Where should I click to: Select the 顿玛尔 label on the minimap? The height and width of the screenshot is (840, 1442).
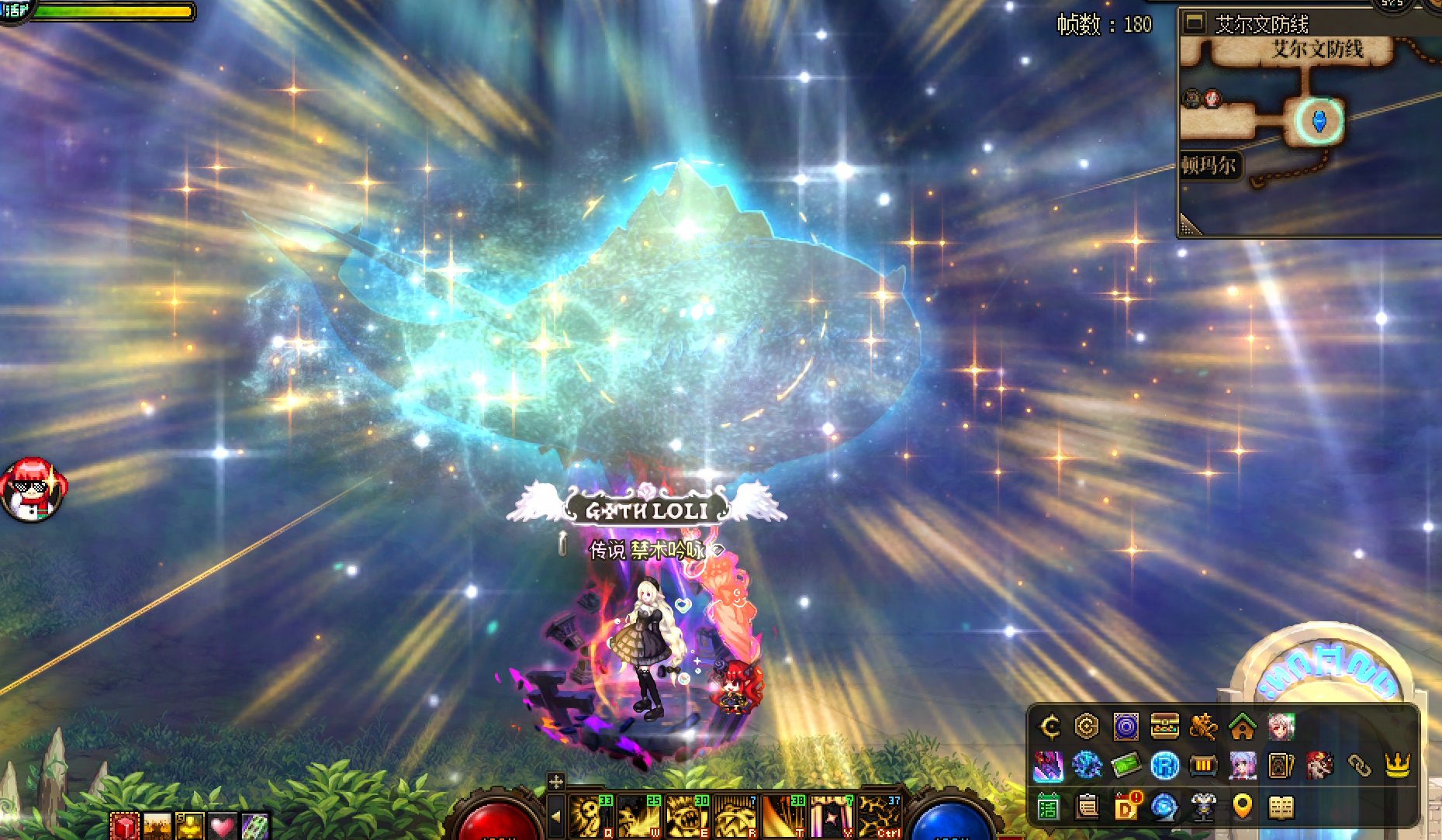(1209, 165)
